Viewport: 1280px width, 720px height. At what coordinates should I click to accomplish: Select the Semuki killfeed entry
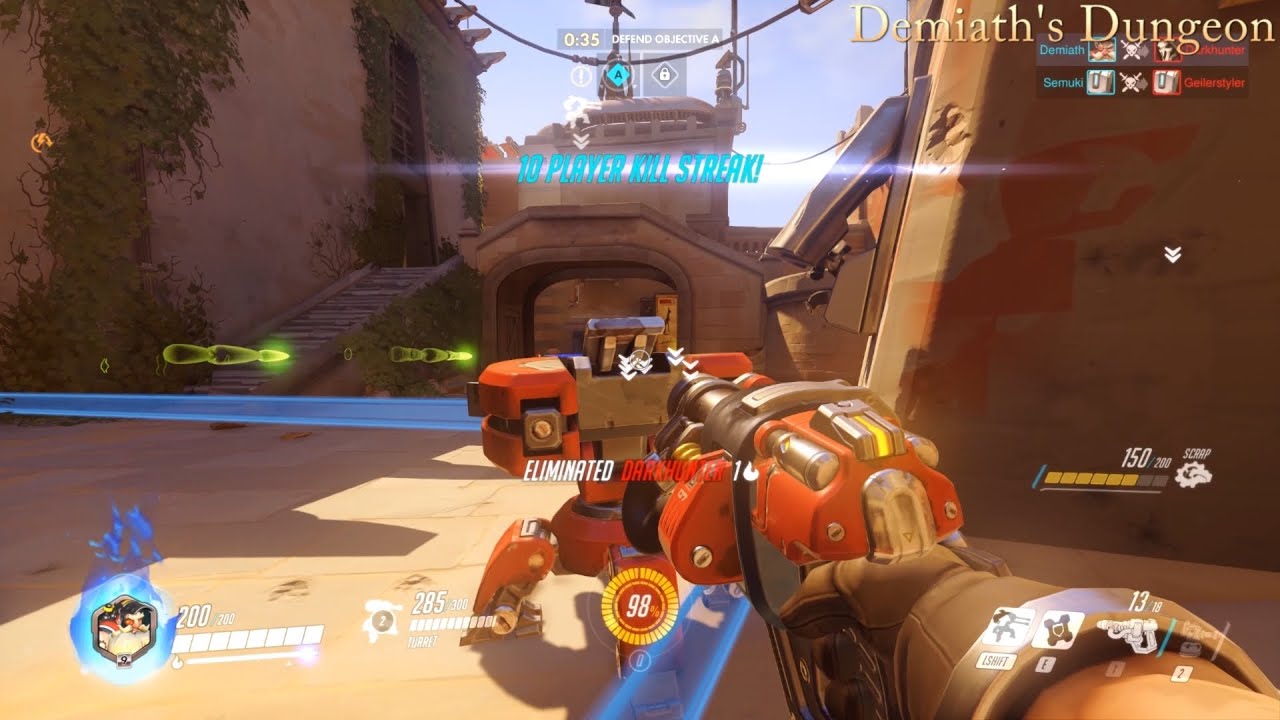(1063, 83)
